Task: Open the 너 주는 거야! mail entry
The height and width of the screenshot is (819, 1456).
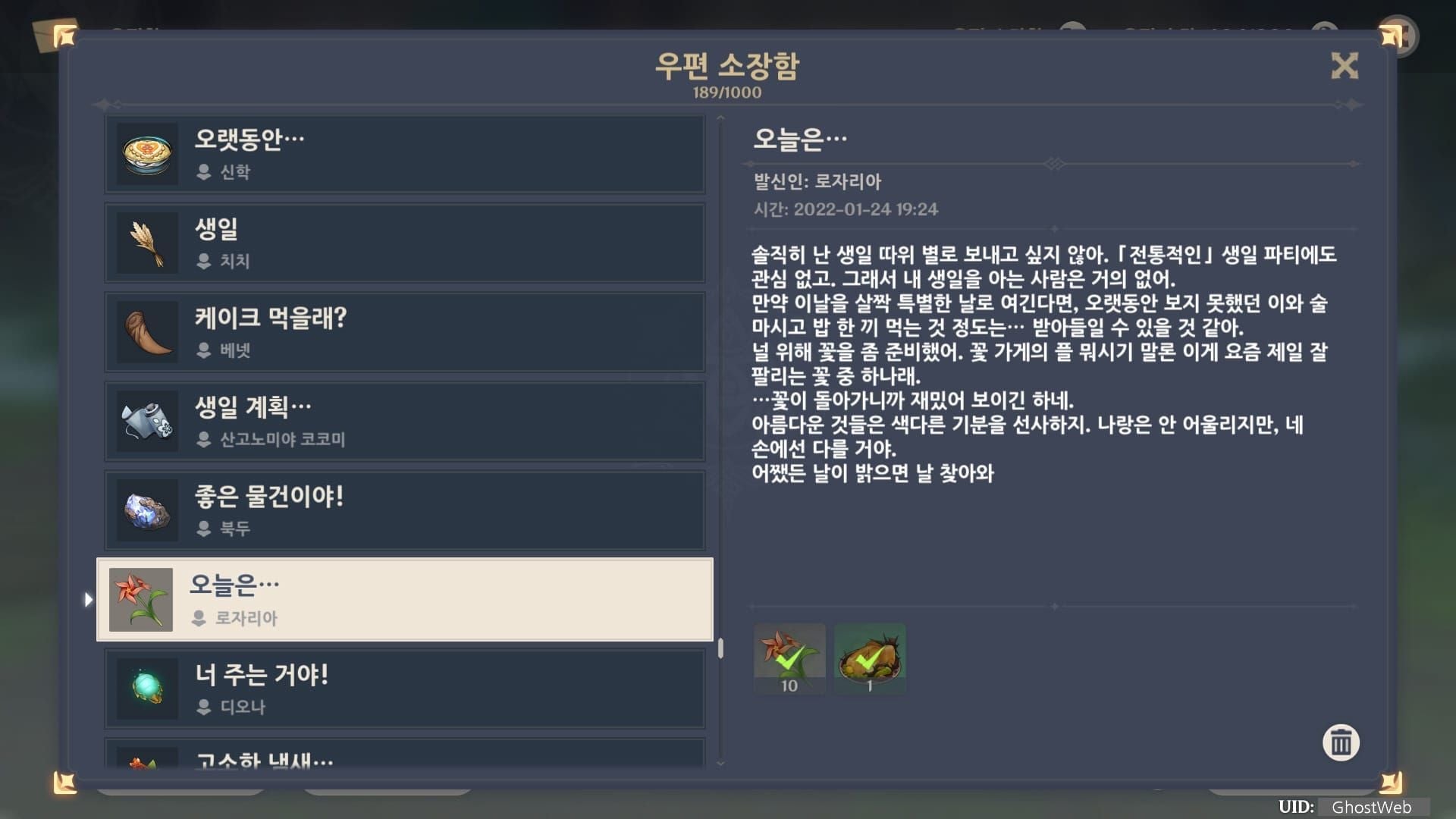Action: pos(406,689)
